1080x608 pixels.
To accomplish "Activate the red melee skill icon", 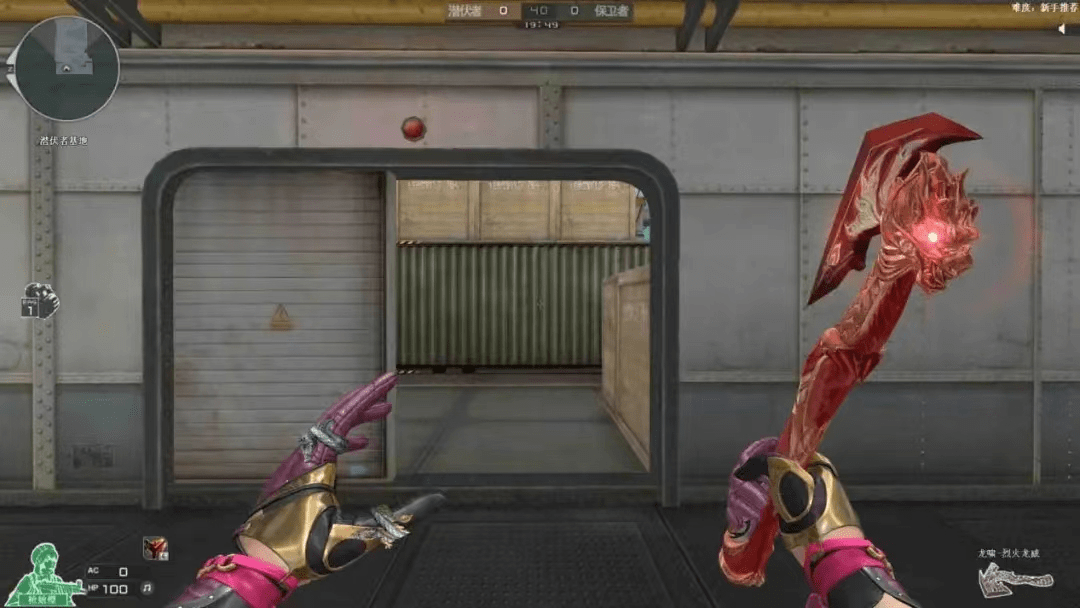I will [x=154, y=547].
